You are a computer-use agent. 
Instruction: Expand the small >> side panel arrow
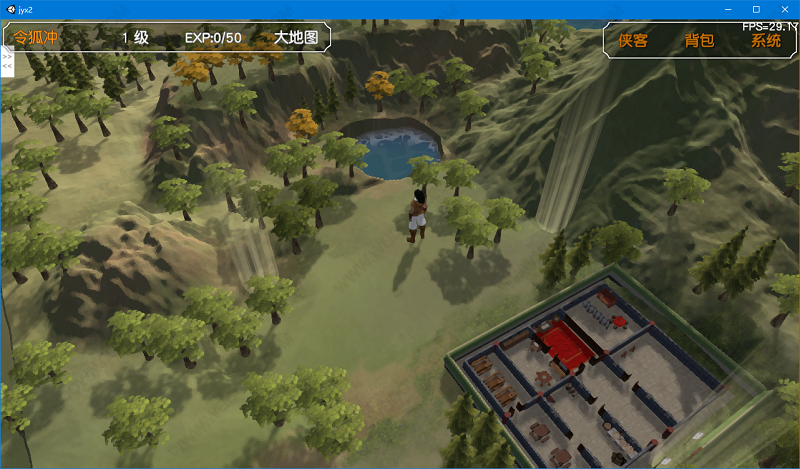(6, 57)
